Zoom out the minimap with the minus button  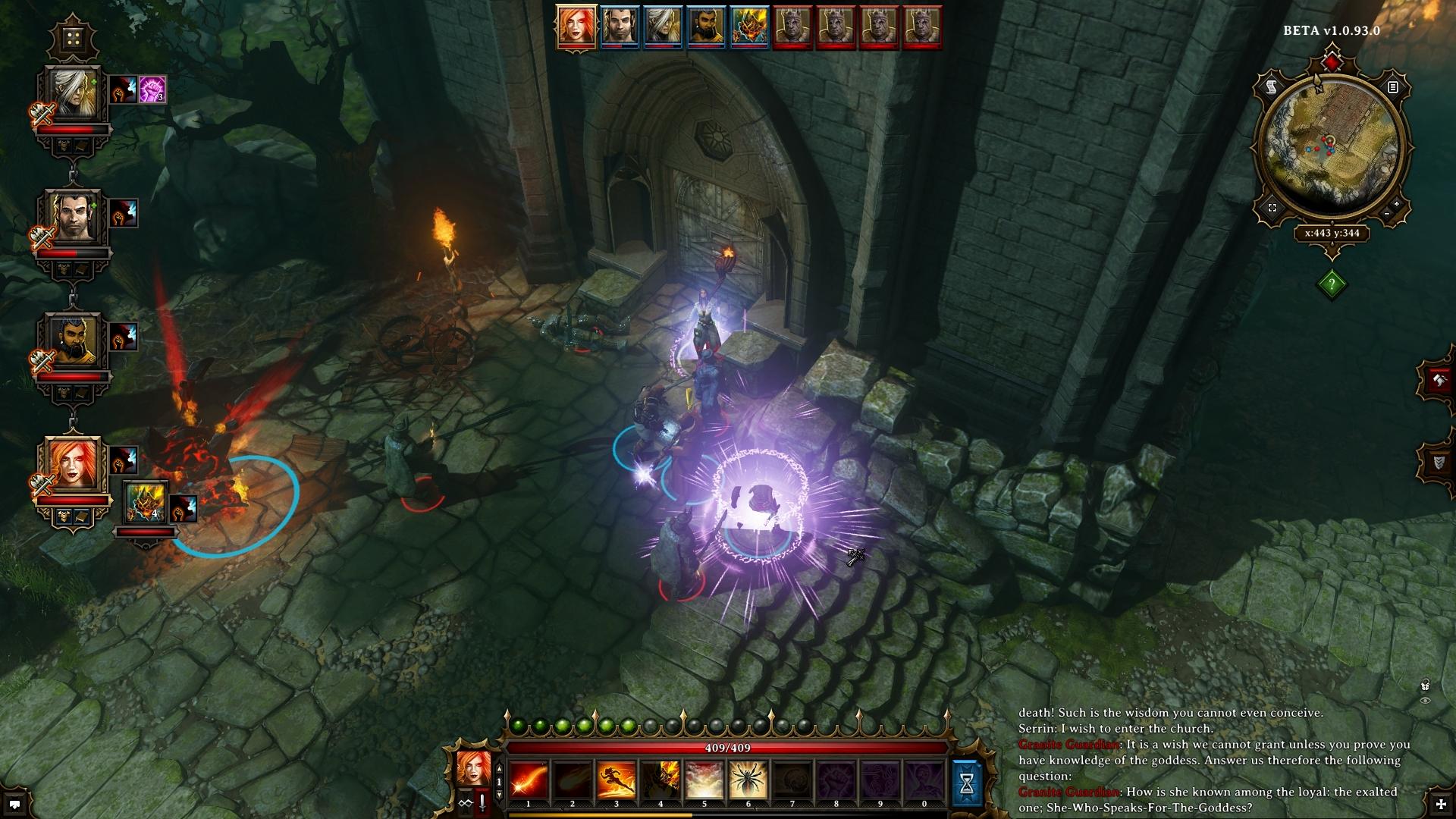[1387, 215]
